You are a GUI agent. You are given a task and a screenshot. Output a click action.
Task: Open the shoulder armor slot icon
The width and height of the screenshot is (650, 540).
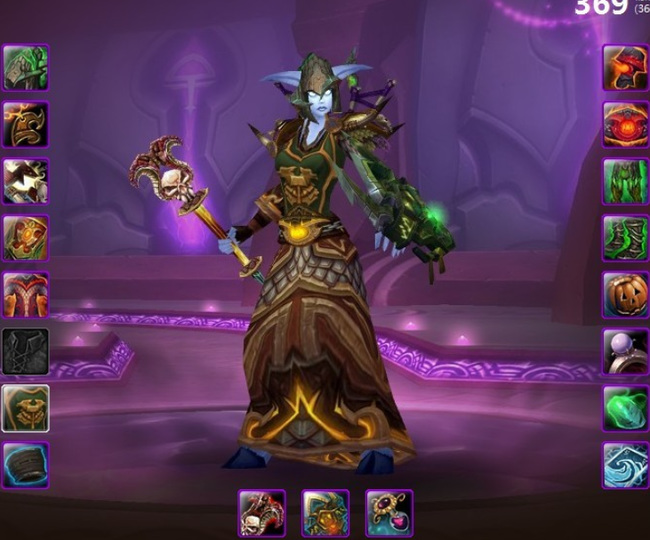pyautogui.click(x=25, y=181)
